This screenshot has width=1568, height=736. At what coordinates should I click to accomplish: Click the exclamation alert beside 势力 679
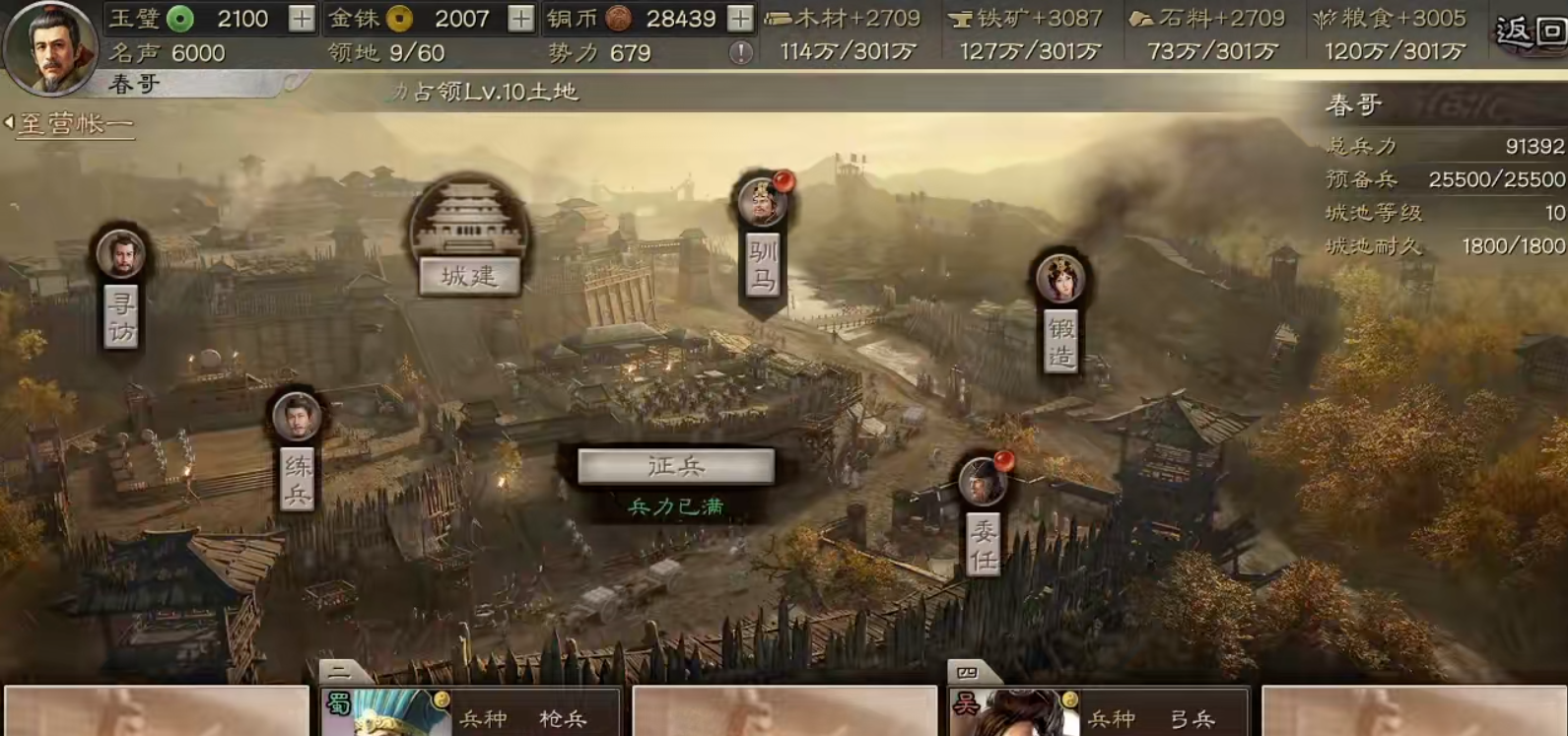[740, 52]
